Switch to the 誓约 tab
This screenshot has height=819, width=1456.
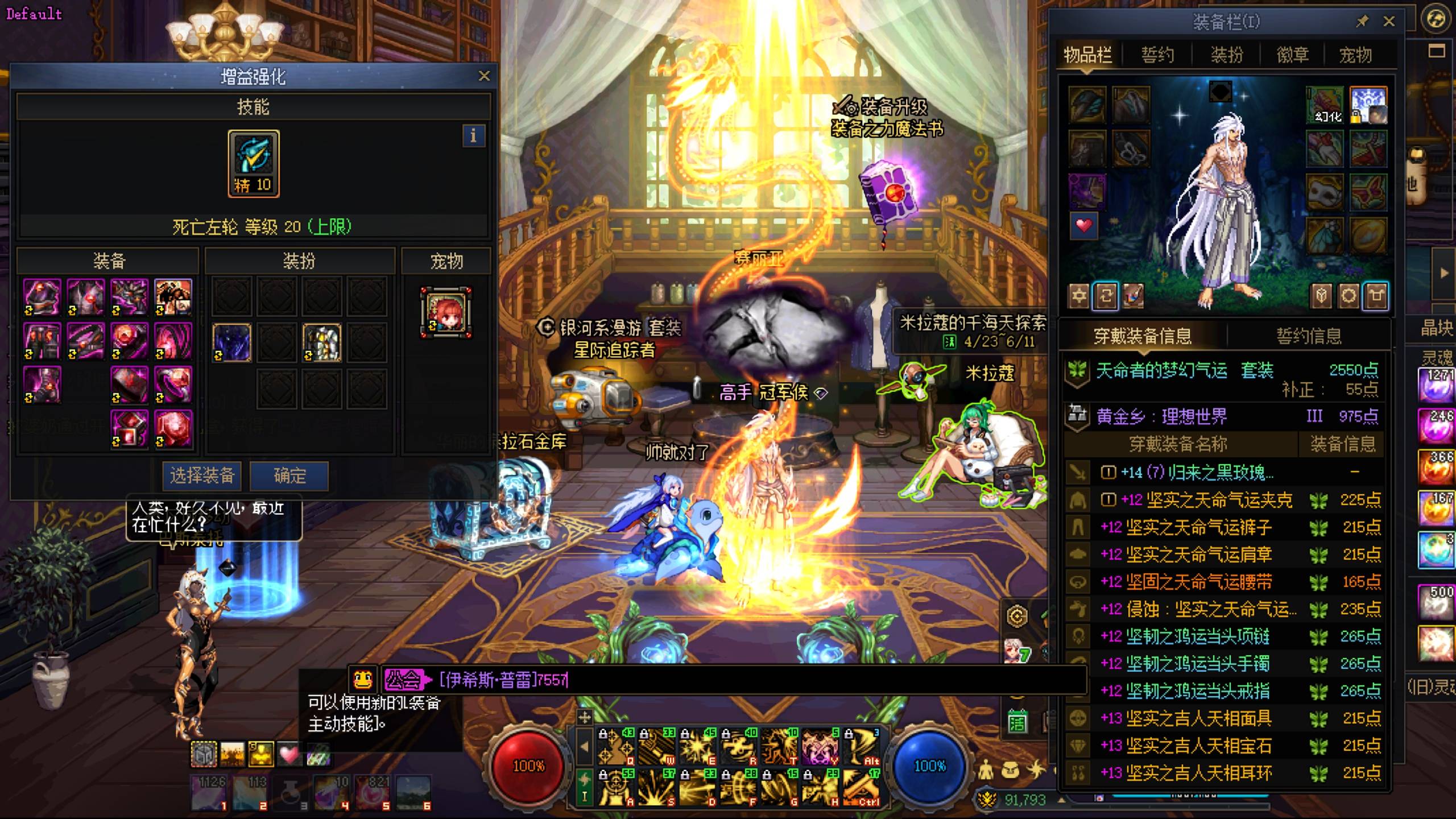click(1157, 55)
